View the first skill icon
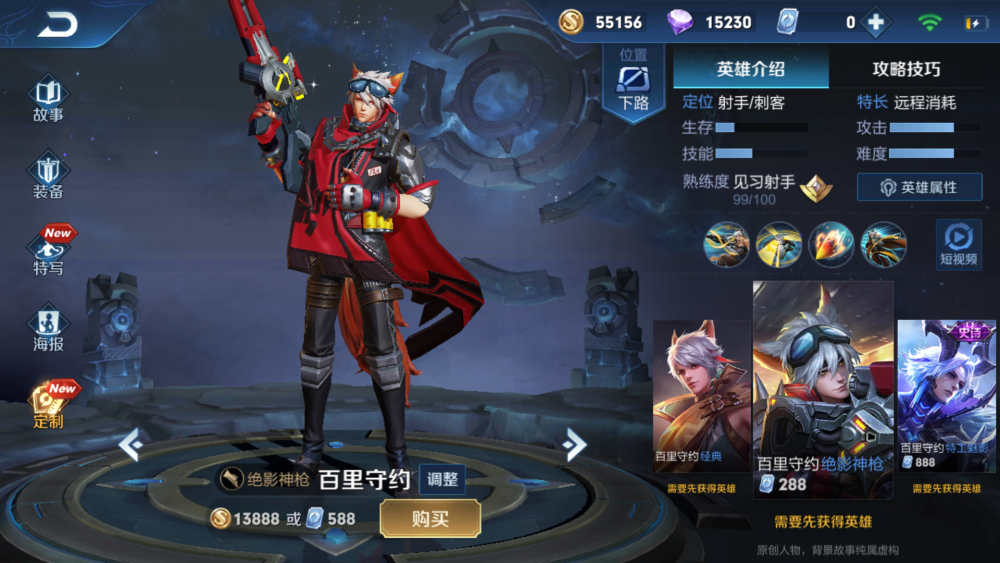This screenshot has width=1000, height=563. click(x=726, y=244)
